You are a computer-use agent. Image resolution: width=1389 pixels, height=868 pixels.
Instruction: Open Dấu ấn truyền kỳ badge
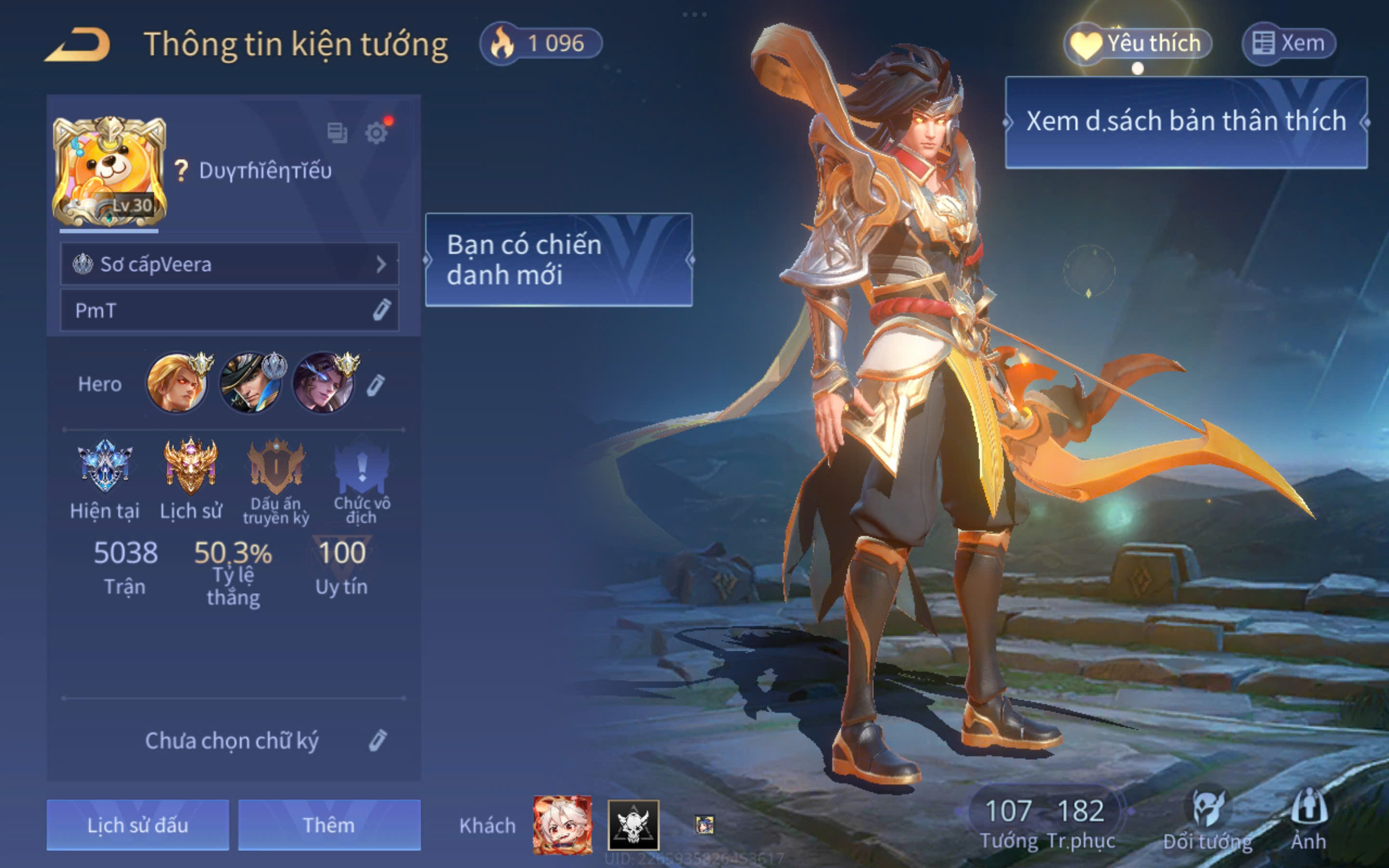click(x=276, y=466)
